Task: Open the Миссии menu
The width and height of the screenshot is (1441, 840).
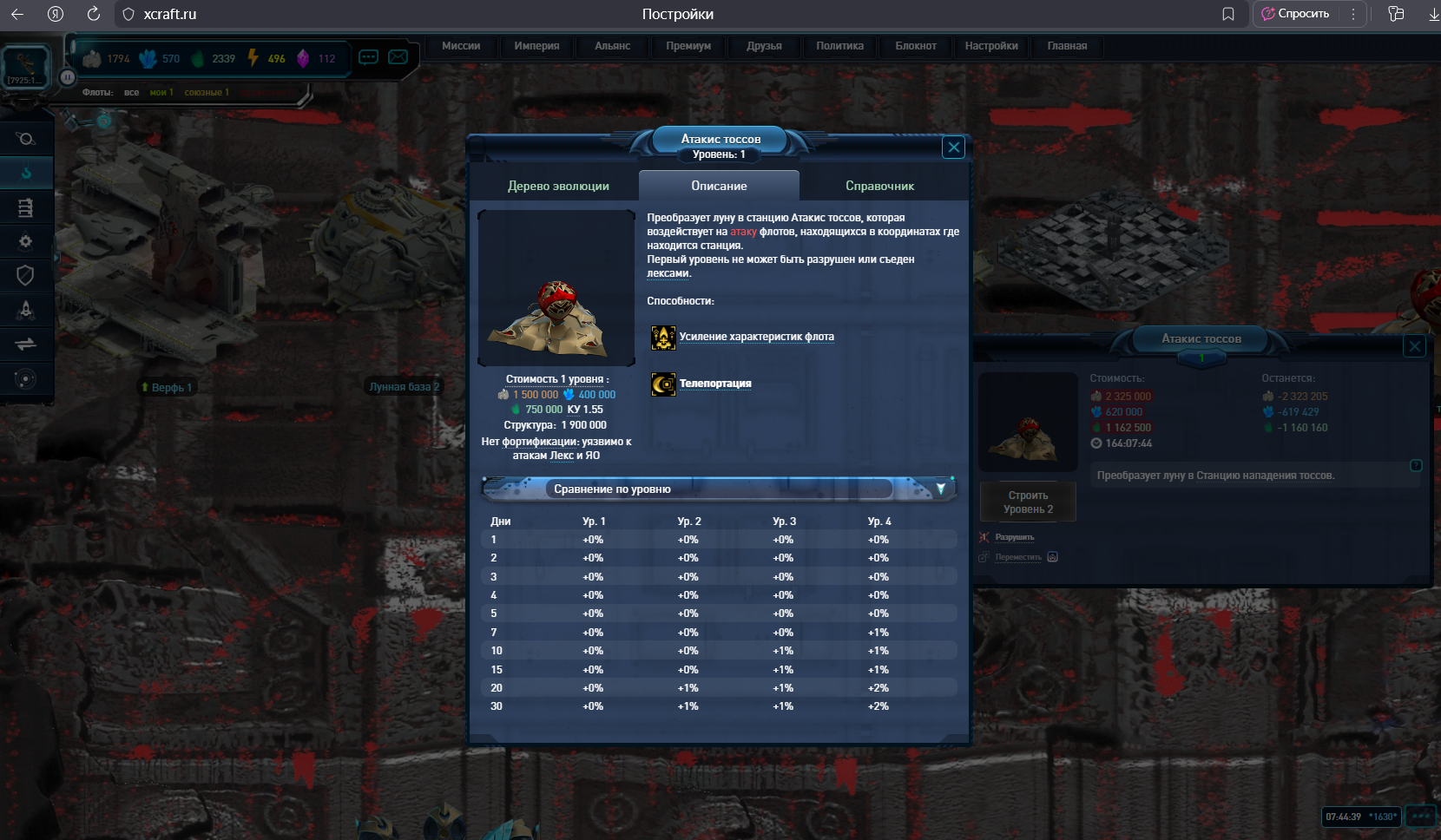Action: click(x=461, y=46)
